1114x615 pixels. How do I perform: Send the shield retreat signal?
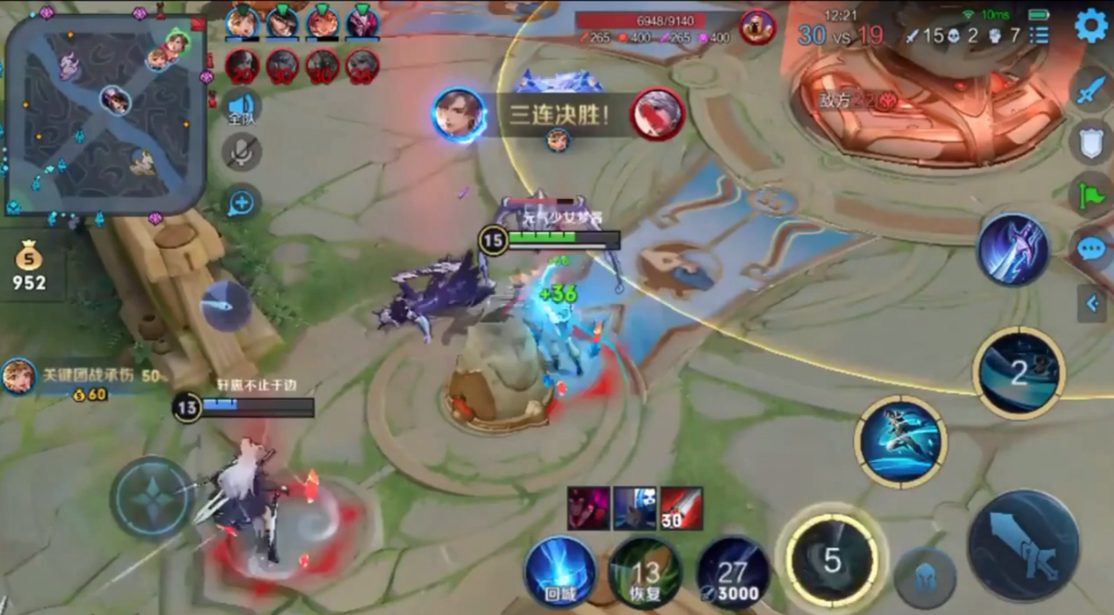(1090, 142)
